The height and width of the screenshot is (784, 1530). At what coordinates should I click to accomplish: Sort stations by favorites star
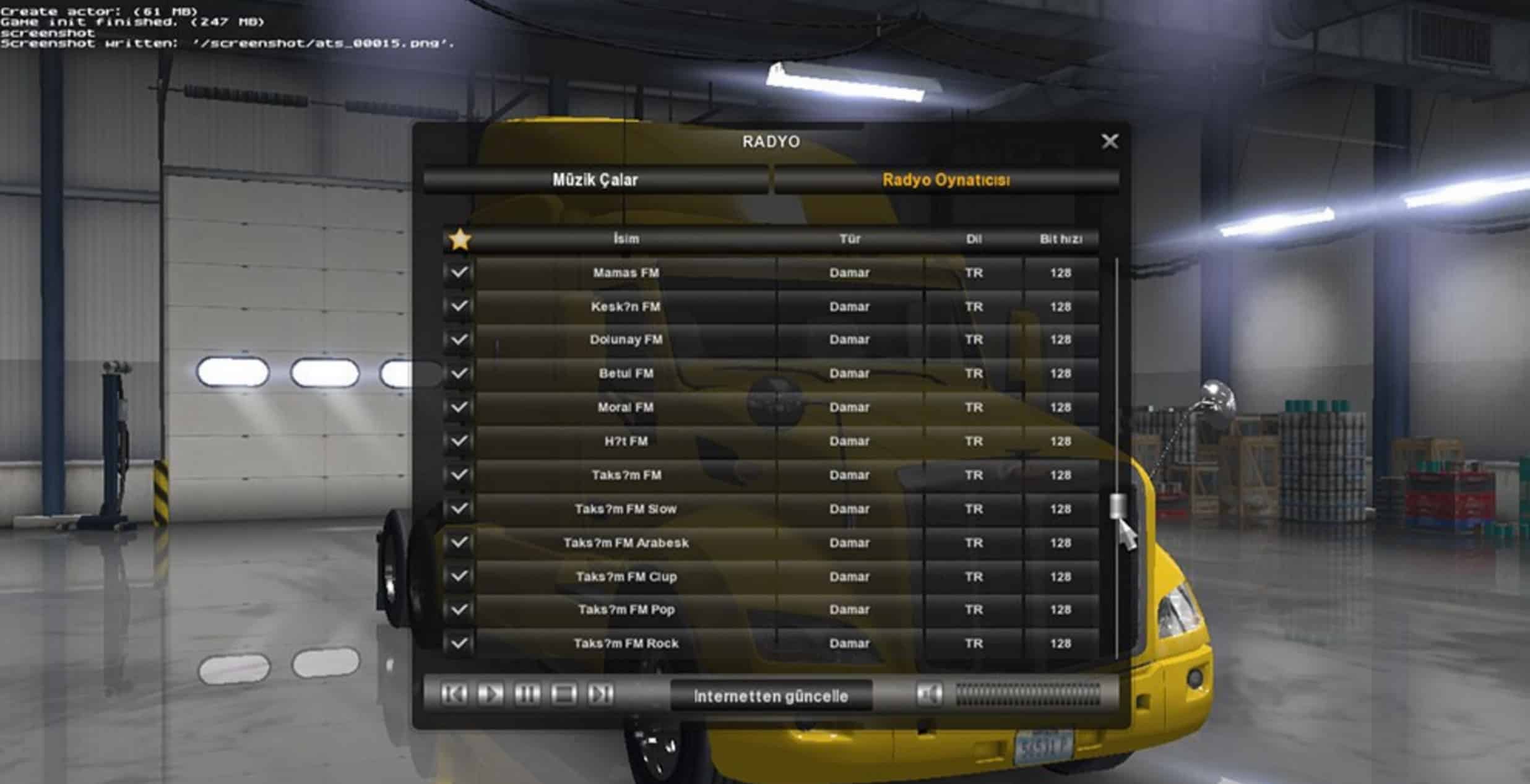click(460, 239)
